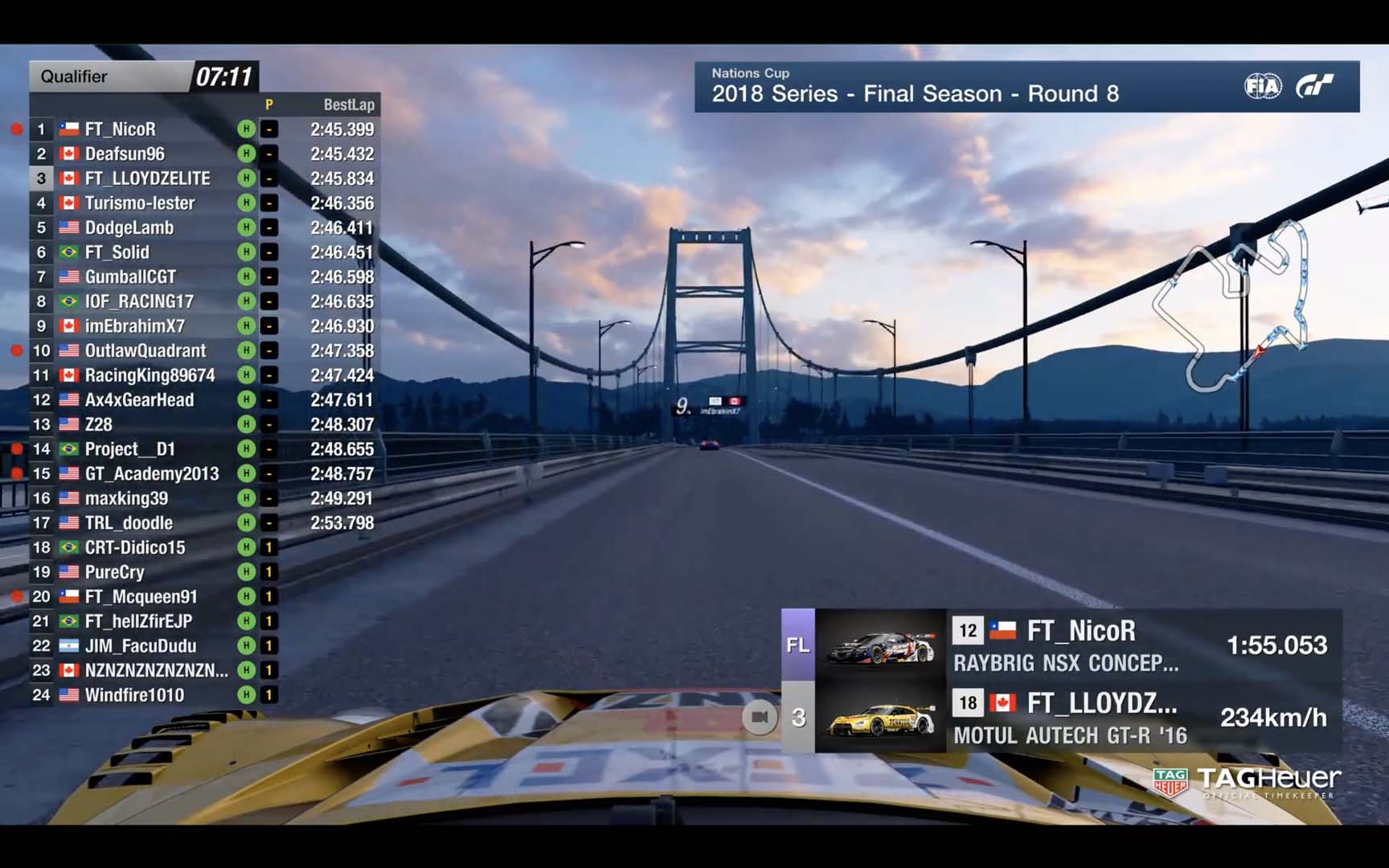Choose Deafsun96's leaderboard row
1389x868 pixels.
pyautogui.click(x=125, y=154)
